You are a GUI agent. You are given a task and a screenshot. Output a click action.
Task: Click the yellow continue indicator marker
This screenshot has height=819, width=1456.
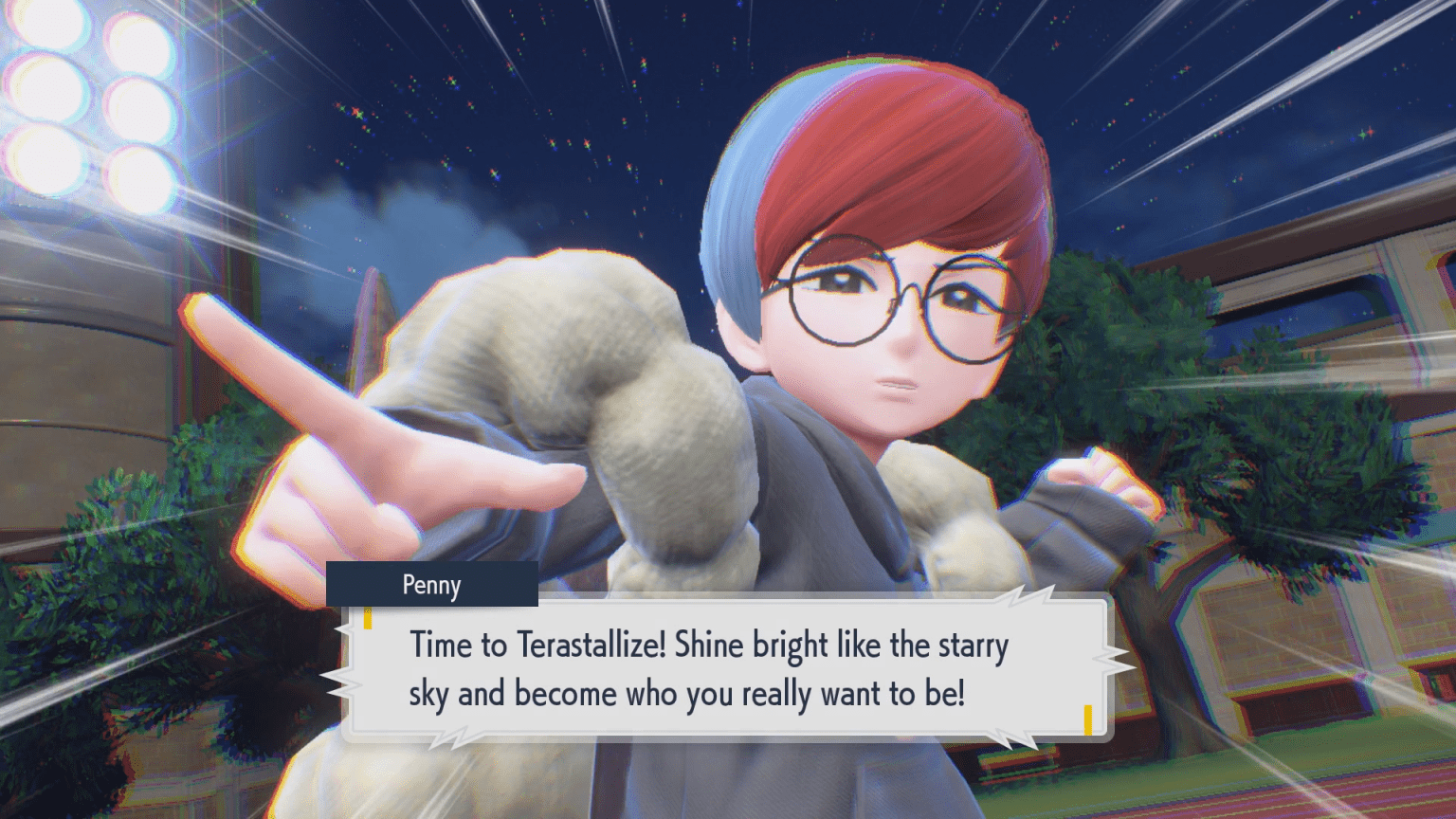tap(1086, 721)
